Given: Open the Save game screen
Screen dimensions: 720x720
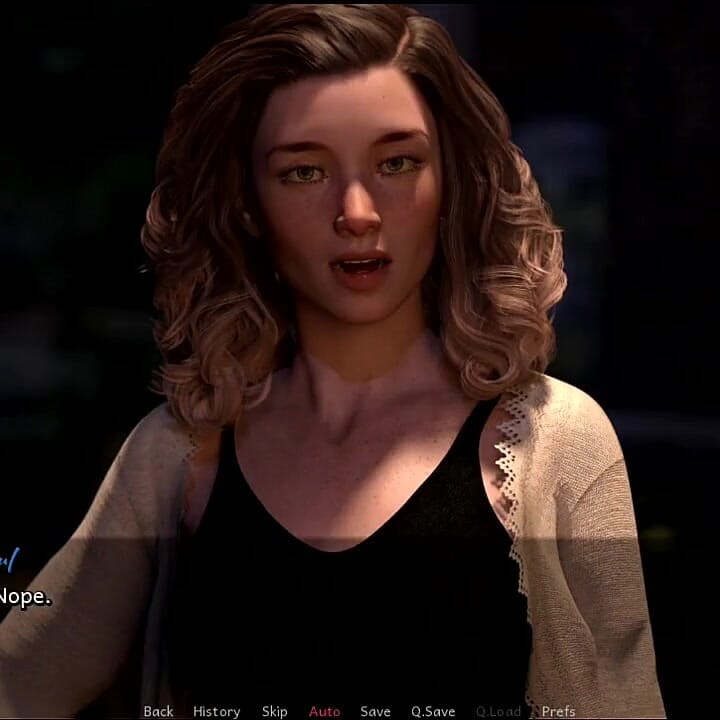Looking at the screenshot, I should [x=375, y=711].
